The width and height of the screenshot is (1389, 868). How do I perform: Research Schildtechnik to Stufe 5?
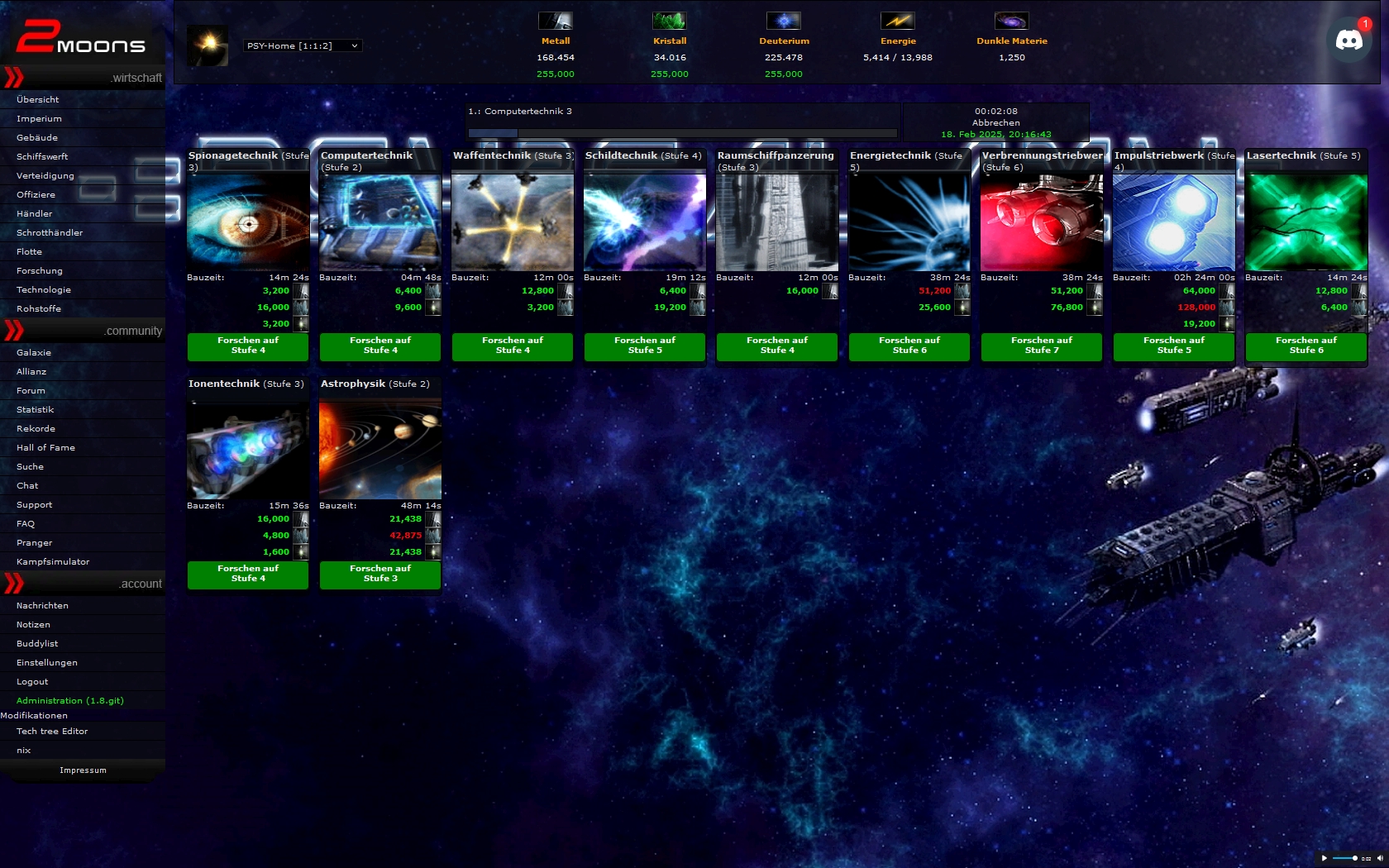[x=645, y=346]
